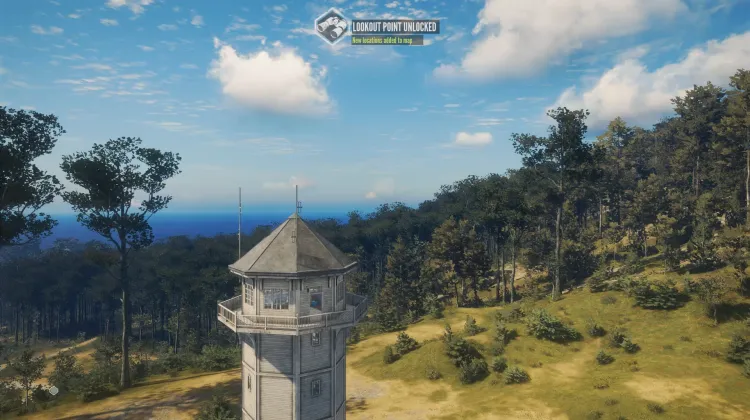Click the binoculars lookout notification icon
The height and width of the screenshot is (420, 750).
click(x=332, y=26)
